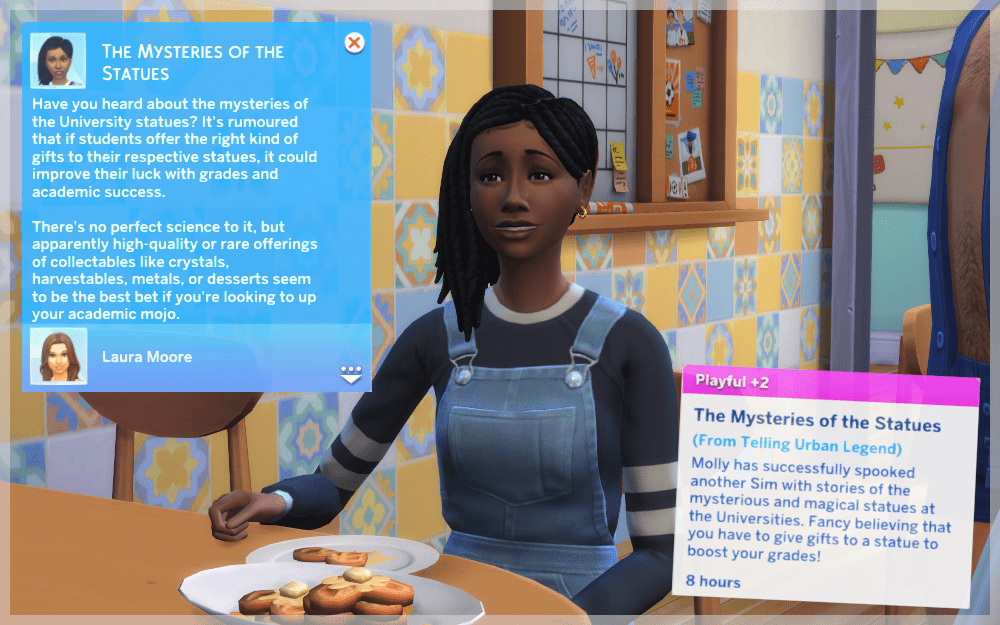Expand the notification with the down arrows
The width and height of the screenshot is (1000, 625).
350,374
